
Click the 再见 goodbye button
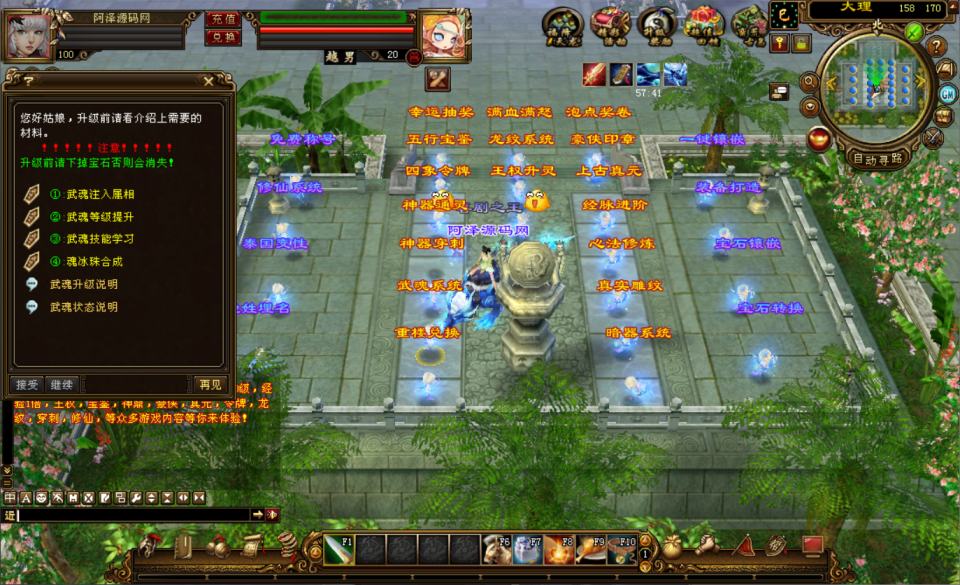(210, 384)
